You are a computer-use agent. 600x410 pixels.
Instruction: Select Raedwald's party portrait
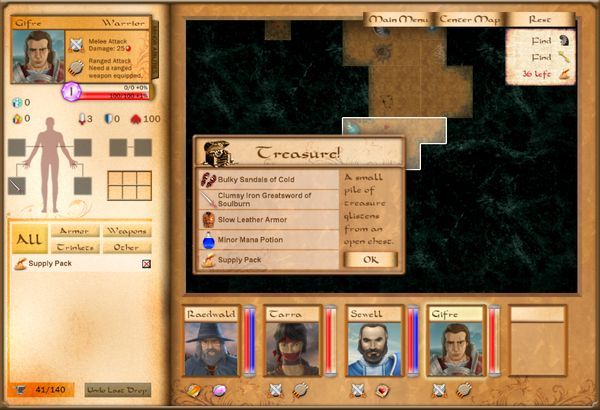(210, 343)
